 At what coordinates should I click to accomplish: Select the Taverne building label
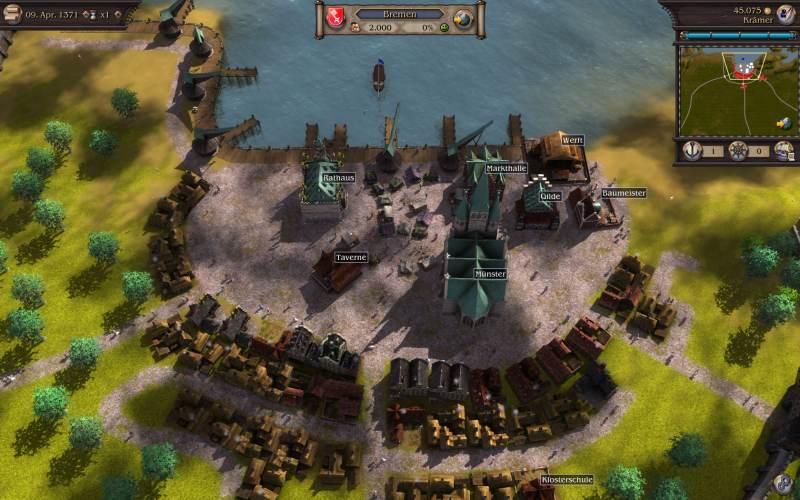tap(351, 257)
